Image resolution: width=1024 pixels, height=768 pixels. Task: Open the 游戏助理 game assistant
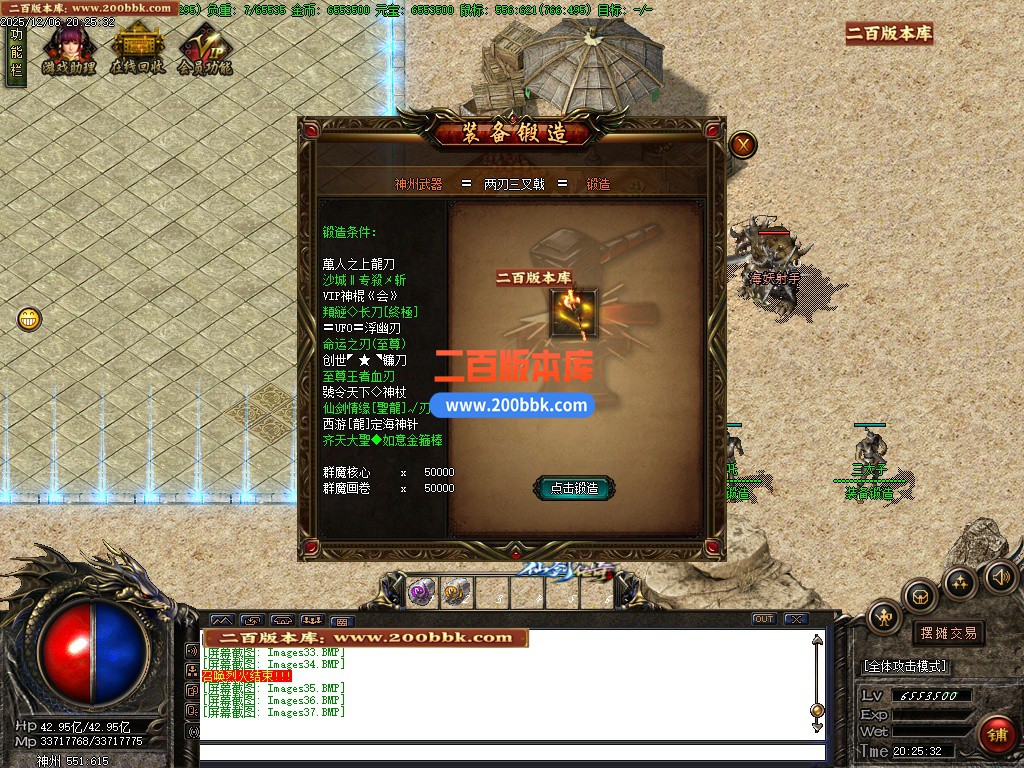click(x=68, y=48)
